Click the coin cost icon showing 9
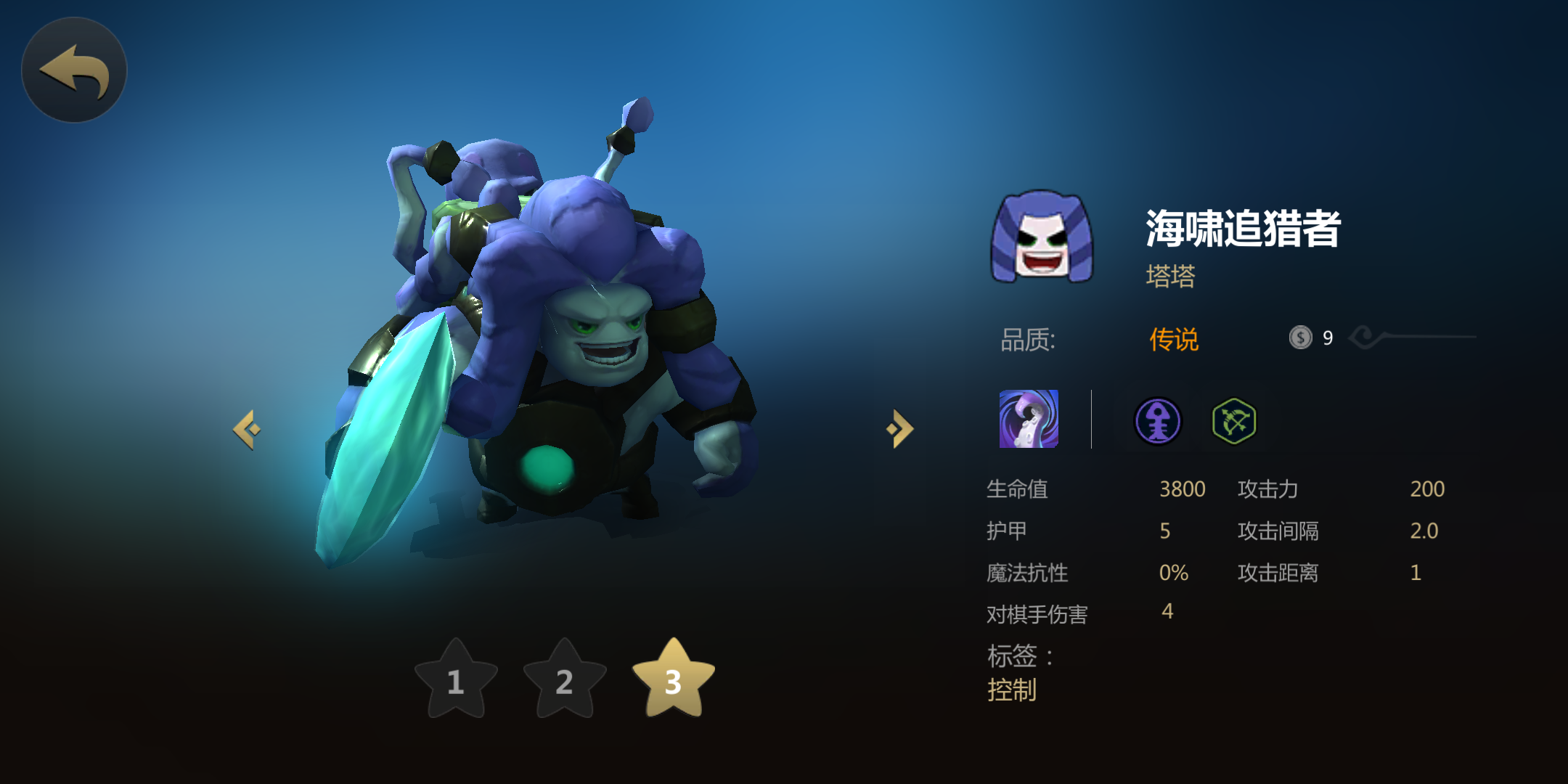The height and width of the screenshot is (784, 1568). (1299, 336)
